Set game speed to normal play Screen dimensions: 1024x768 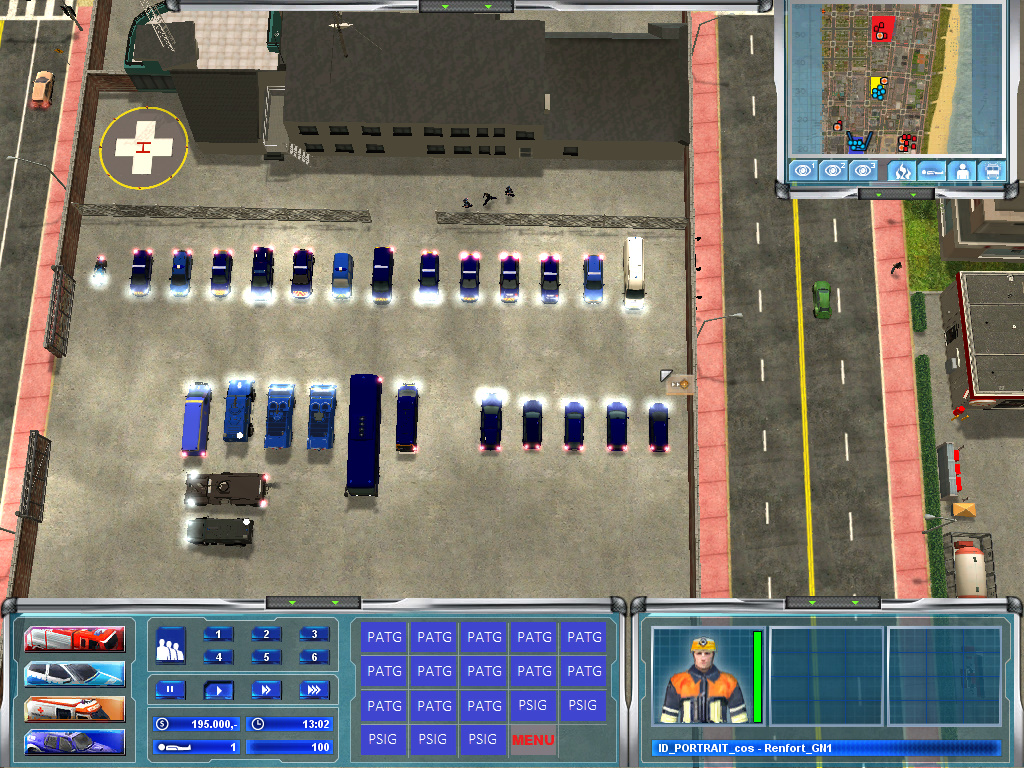click(218, 689)
